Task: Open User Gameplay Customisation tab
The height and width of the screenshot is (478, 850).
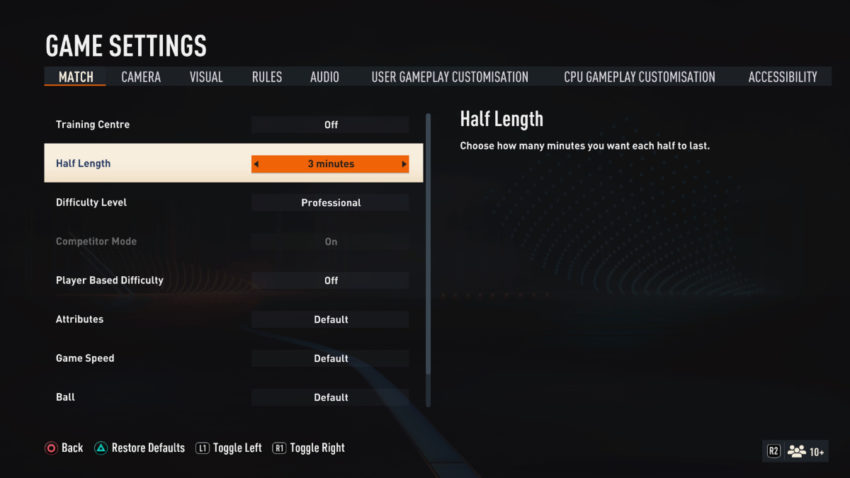Action: point(450,77)
